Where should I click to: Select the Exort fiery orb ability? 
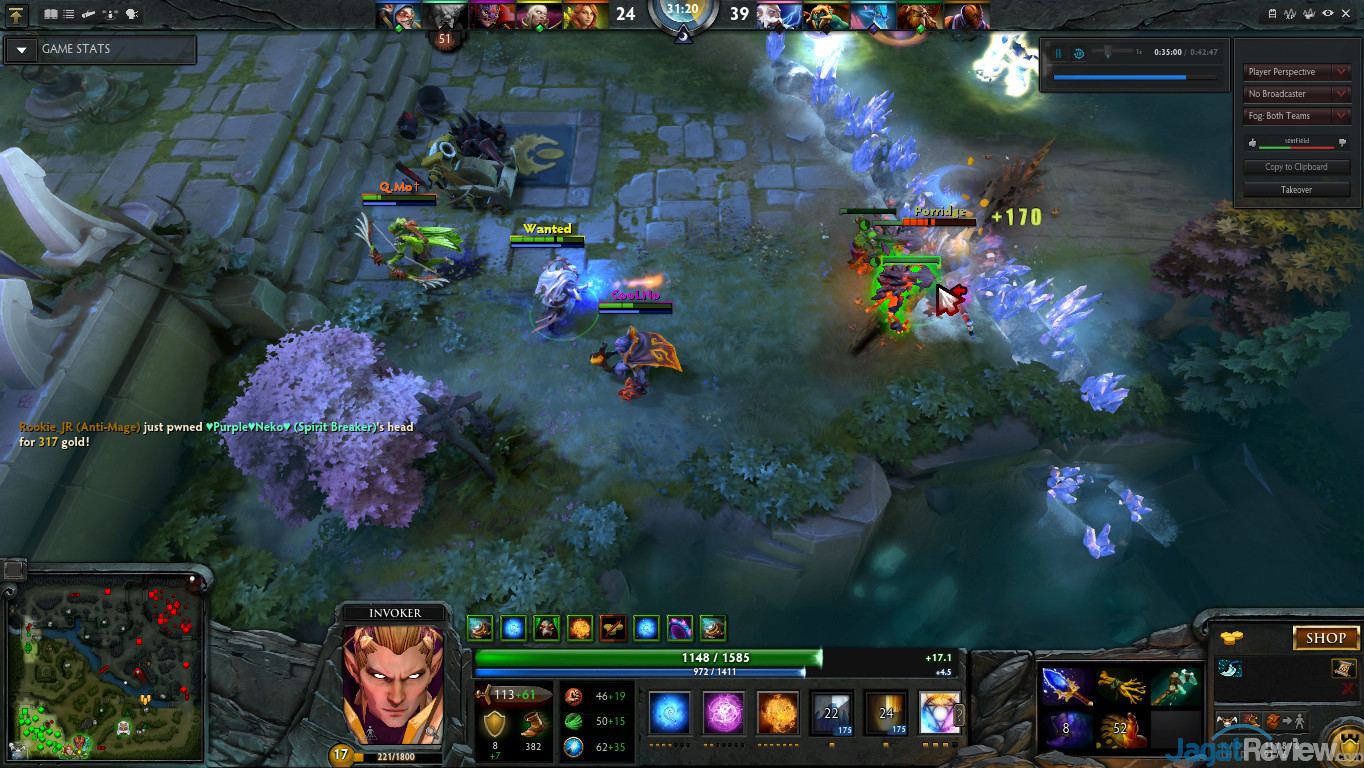pos(777,714)
